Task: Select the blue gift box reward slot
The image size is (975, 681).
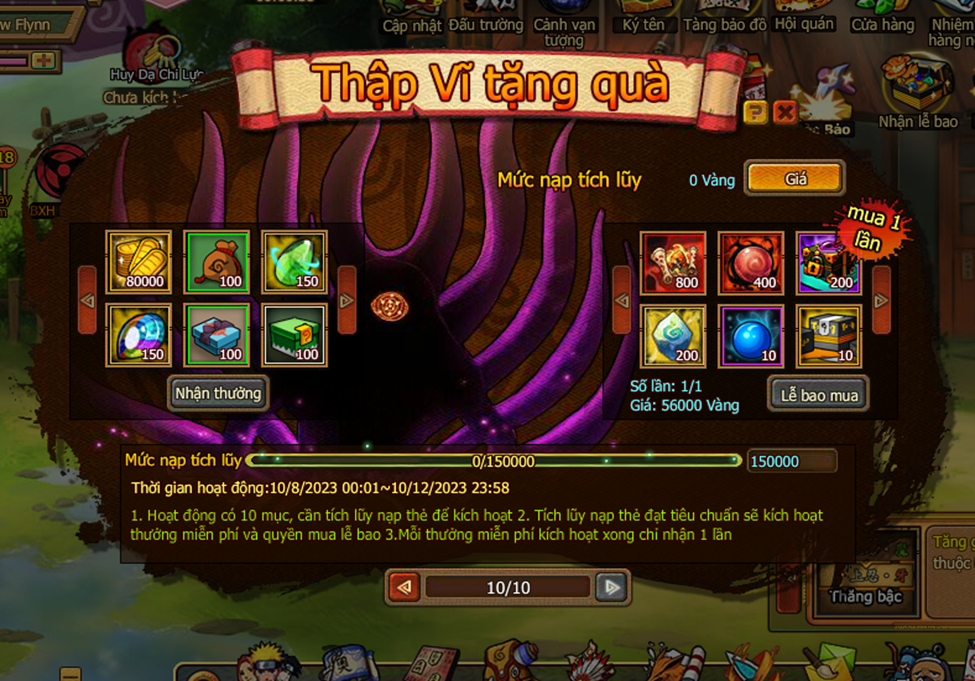Action: tap(217, 335)
